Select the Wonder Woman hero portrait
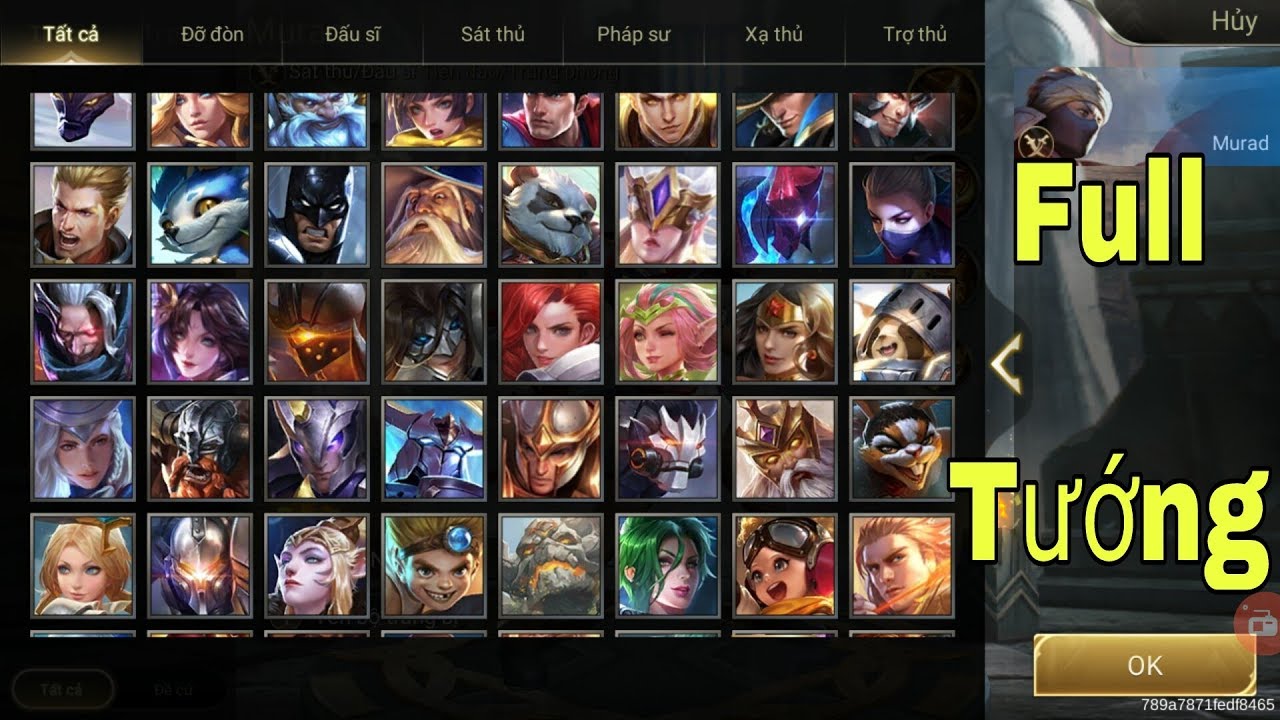The height and width of the screenshot is (720, 1280). (785, 331)
